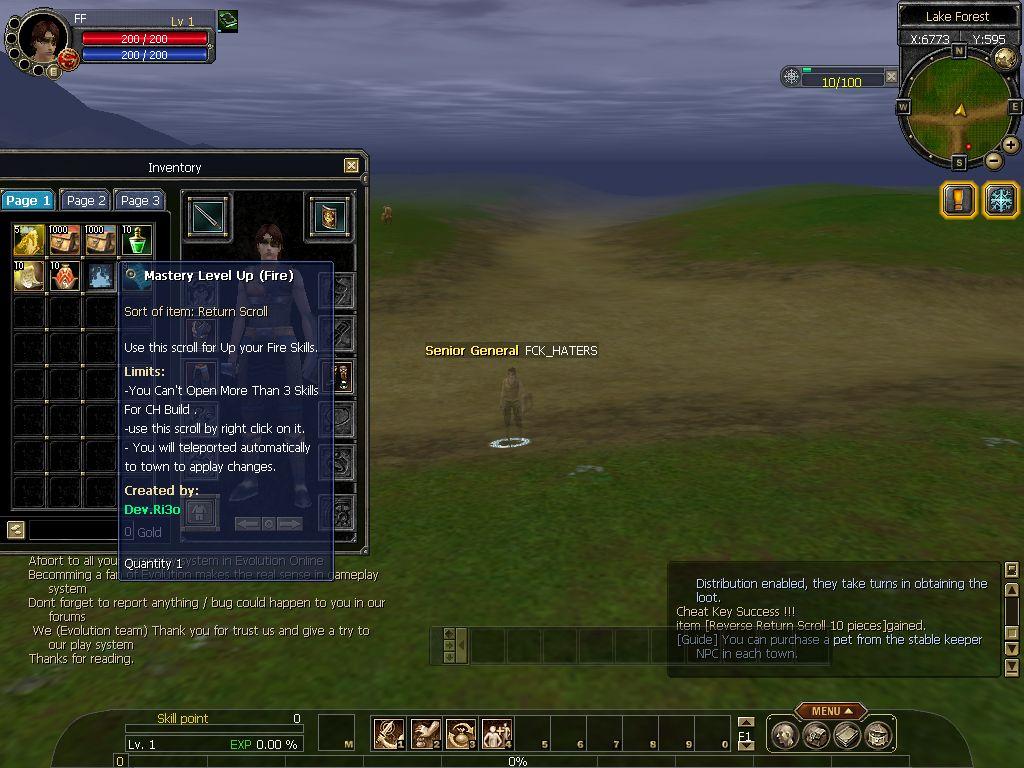Click the snowflake event icon
This screenshot has height=768, width=1024.
point(1001,199)
